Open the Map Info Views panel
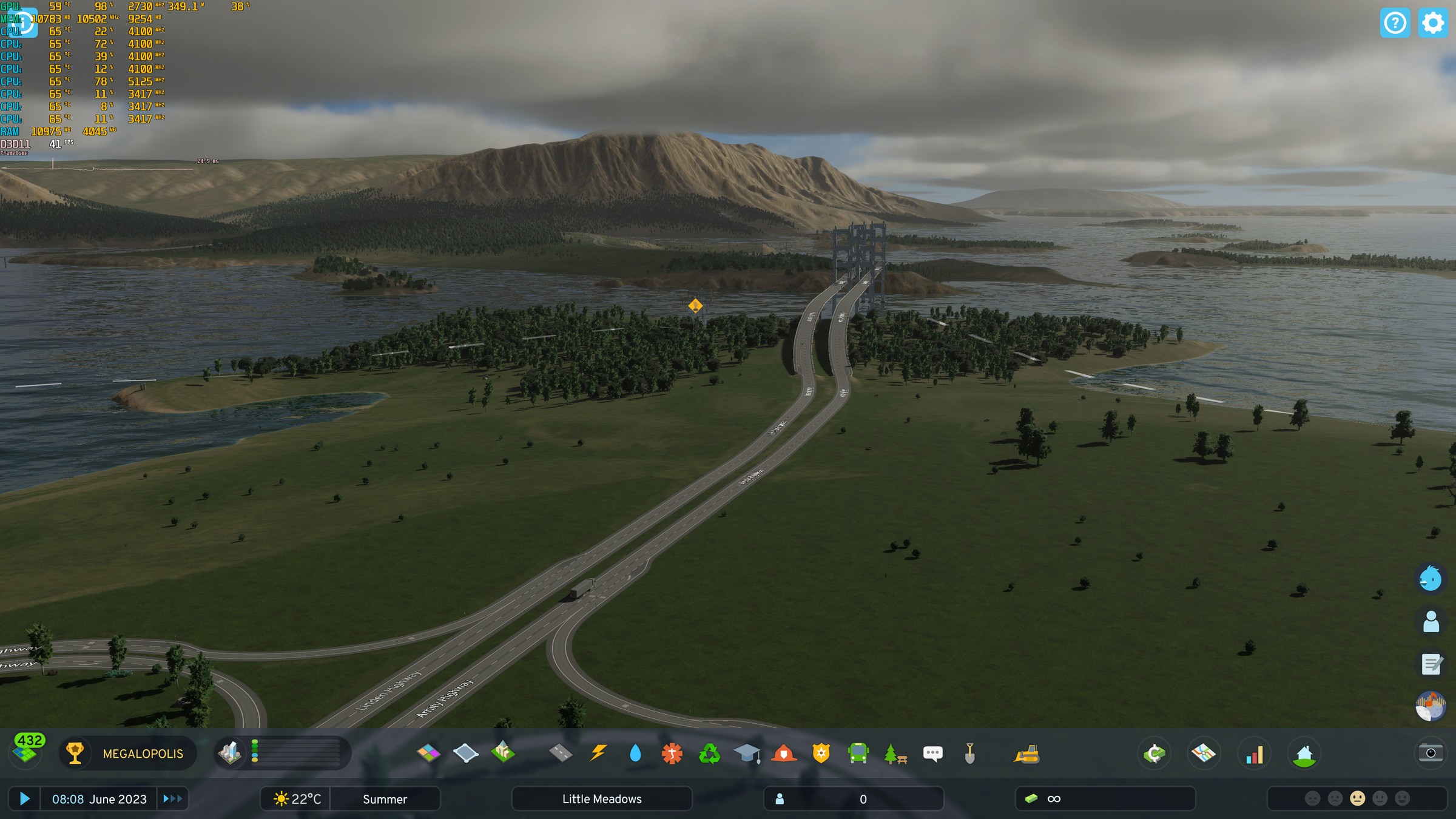 (x=1204, y=753)
